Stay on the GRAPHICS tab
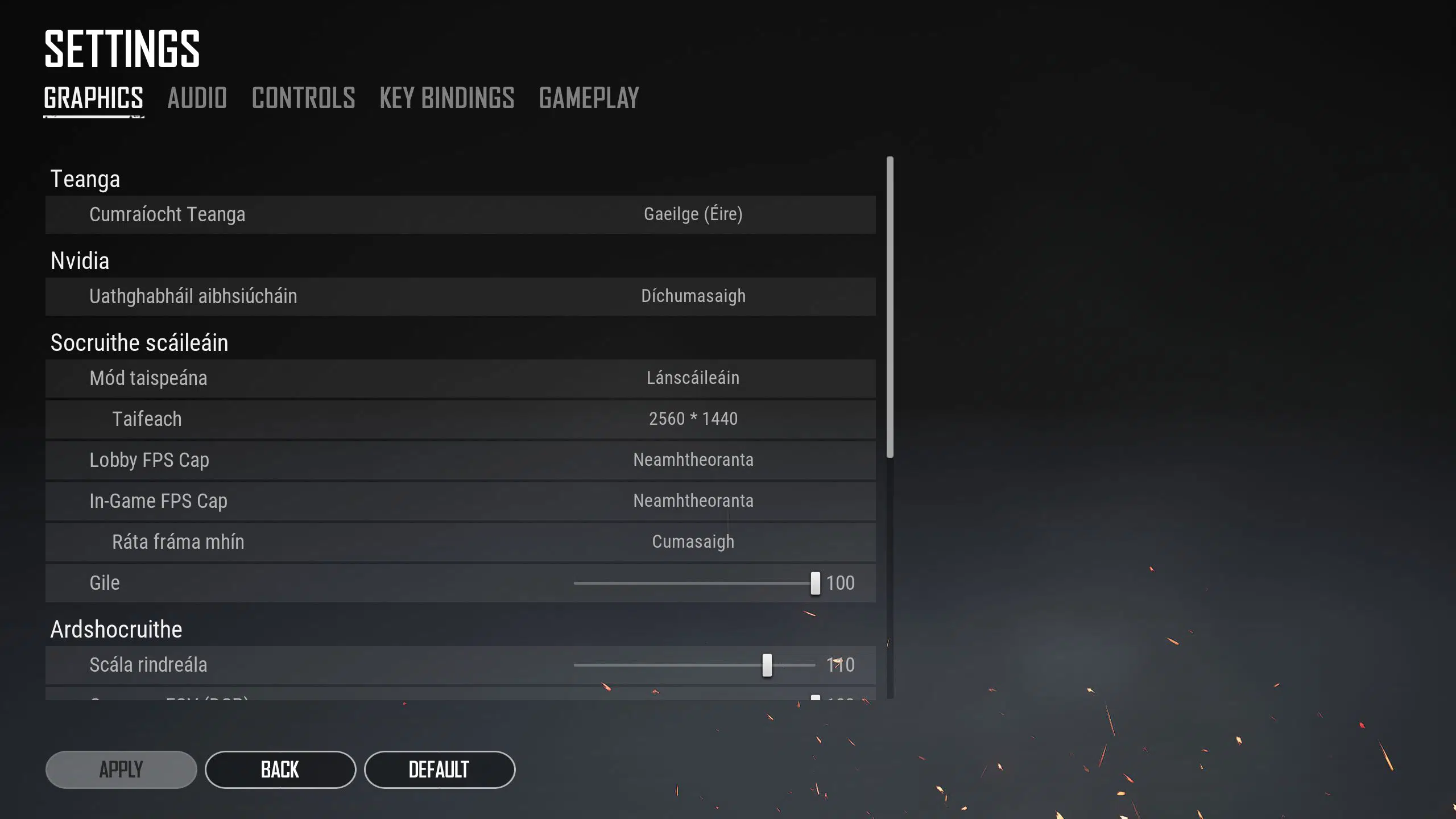Viewport: 1456px width, 819px height. click(94, 98)
